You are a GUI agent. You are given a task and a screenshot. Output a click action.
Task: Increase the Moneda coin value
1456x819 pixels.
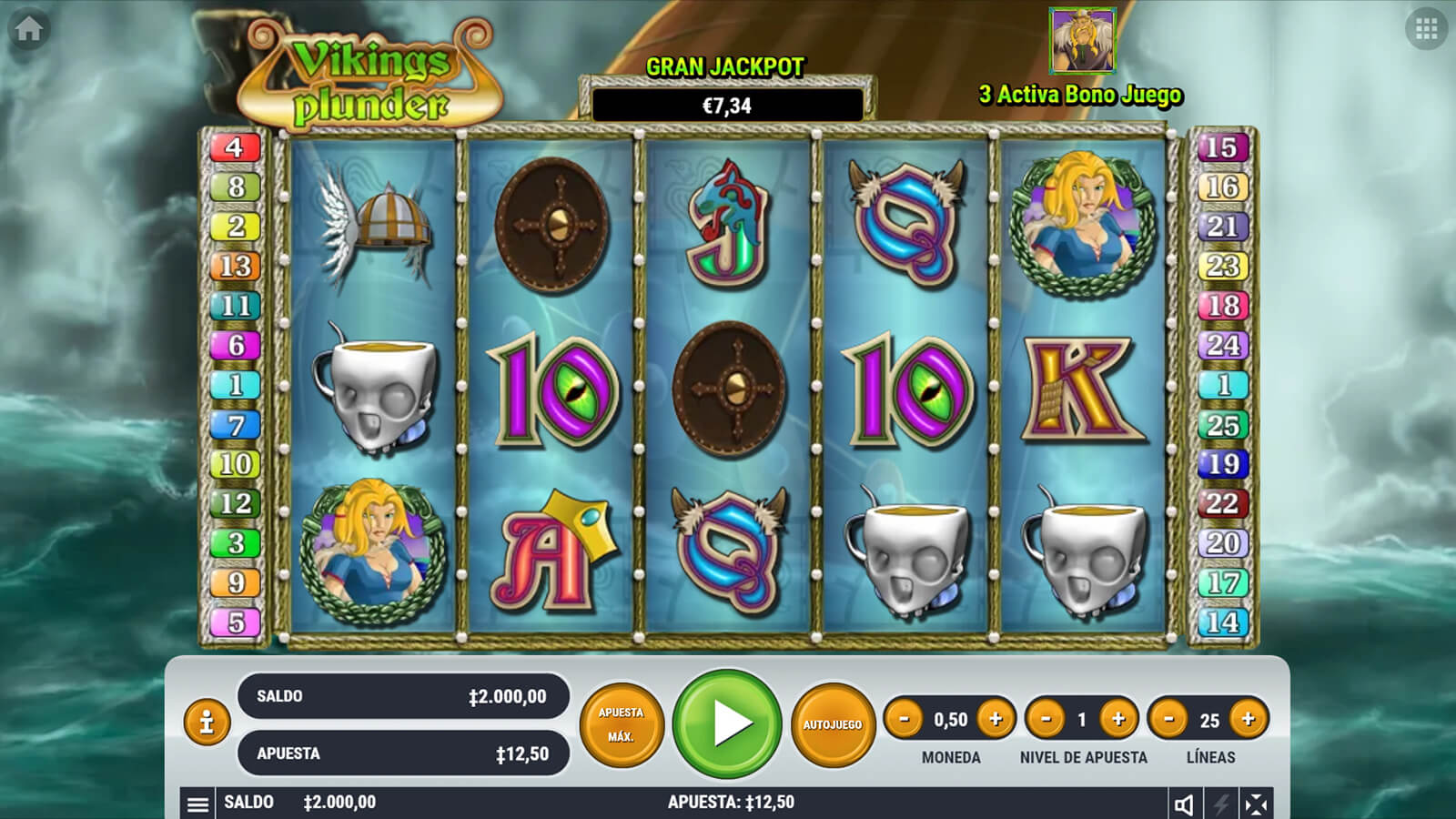click(996, 720)
